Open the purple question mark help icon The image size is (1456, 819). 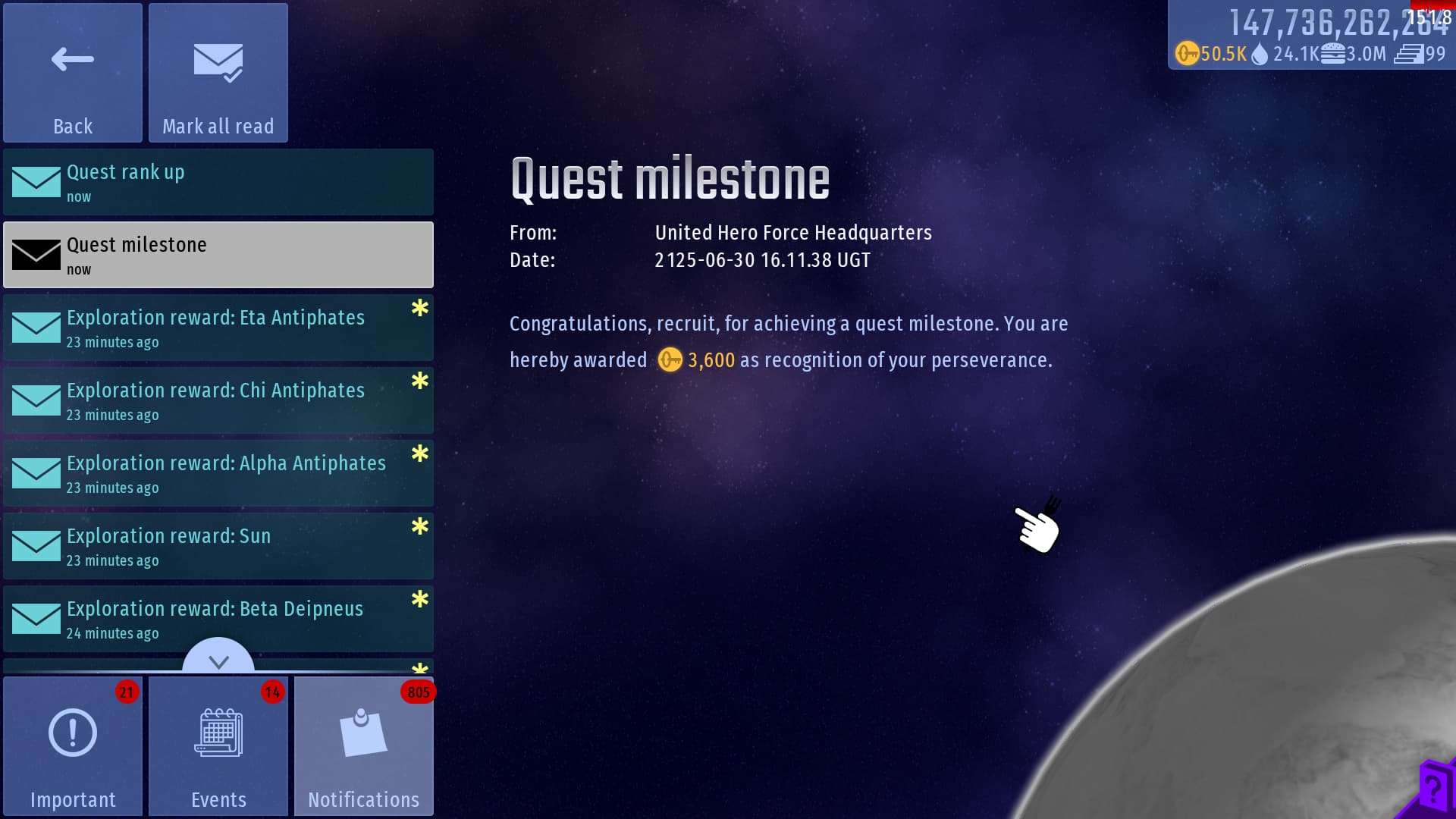pyautogui.click(x=1433, y=790)
